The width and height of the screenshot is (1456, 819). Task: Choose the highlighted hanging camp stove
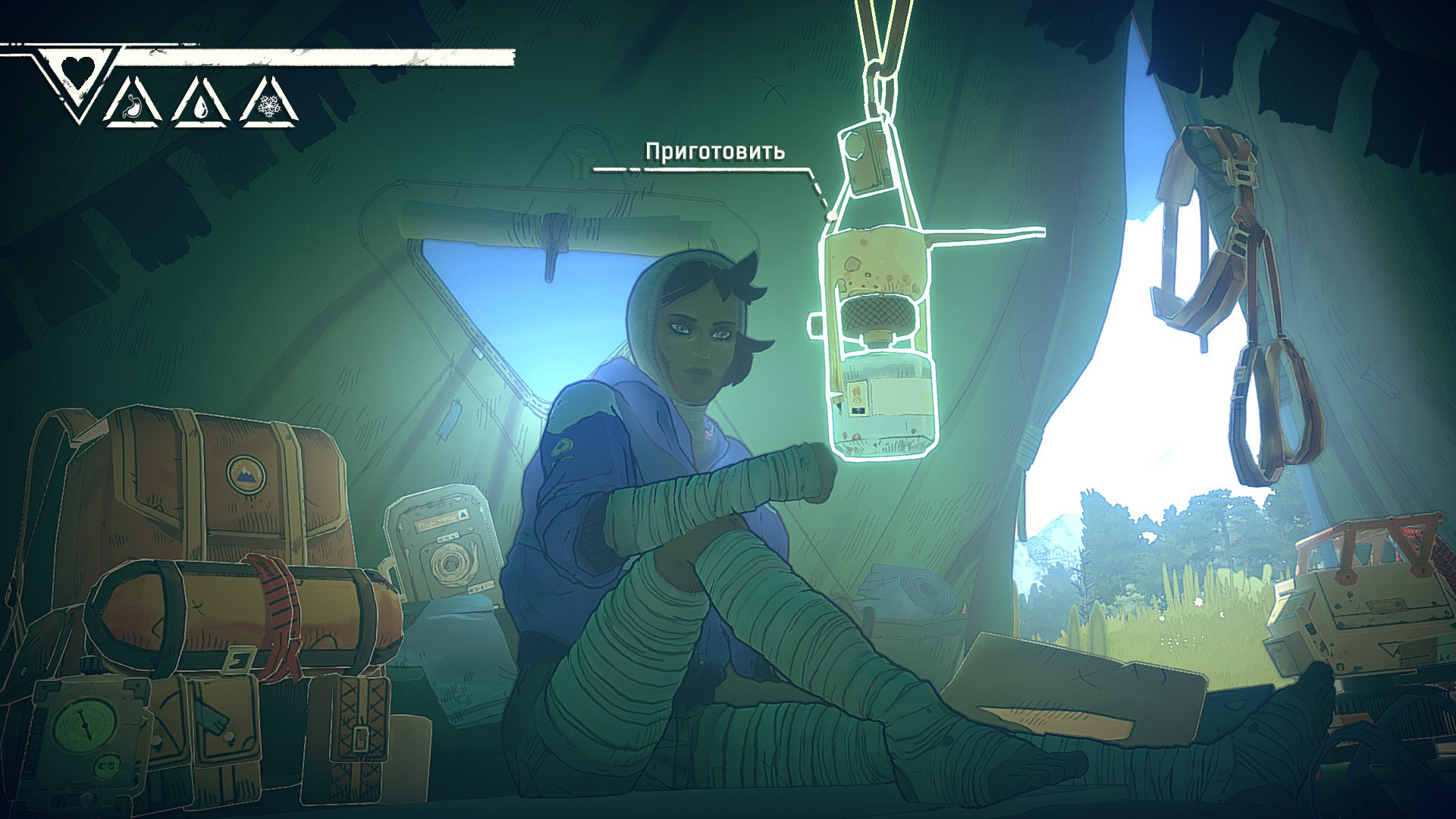880,334
